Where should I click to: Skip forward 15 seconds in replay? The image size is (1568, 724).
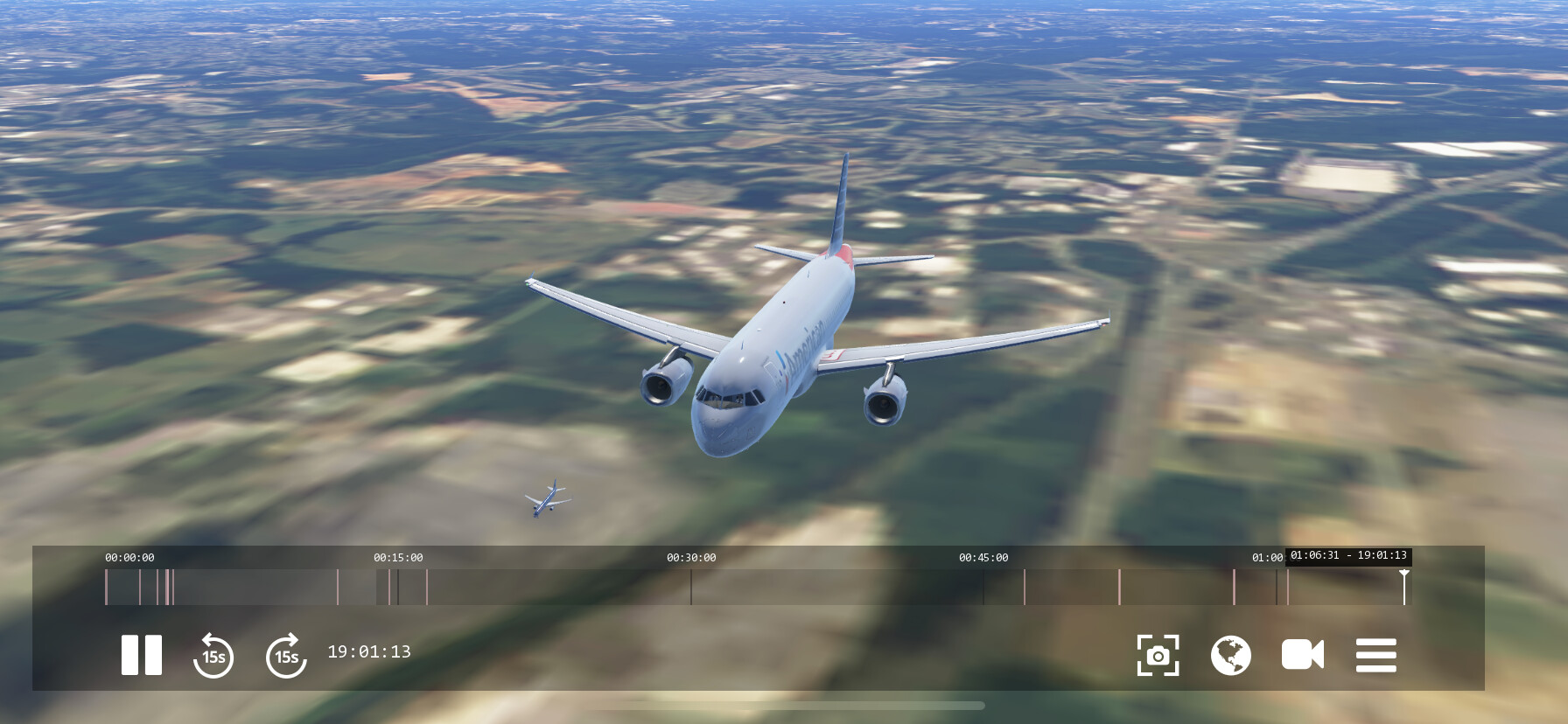pos(286,655)
